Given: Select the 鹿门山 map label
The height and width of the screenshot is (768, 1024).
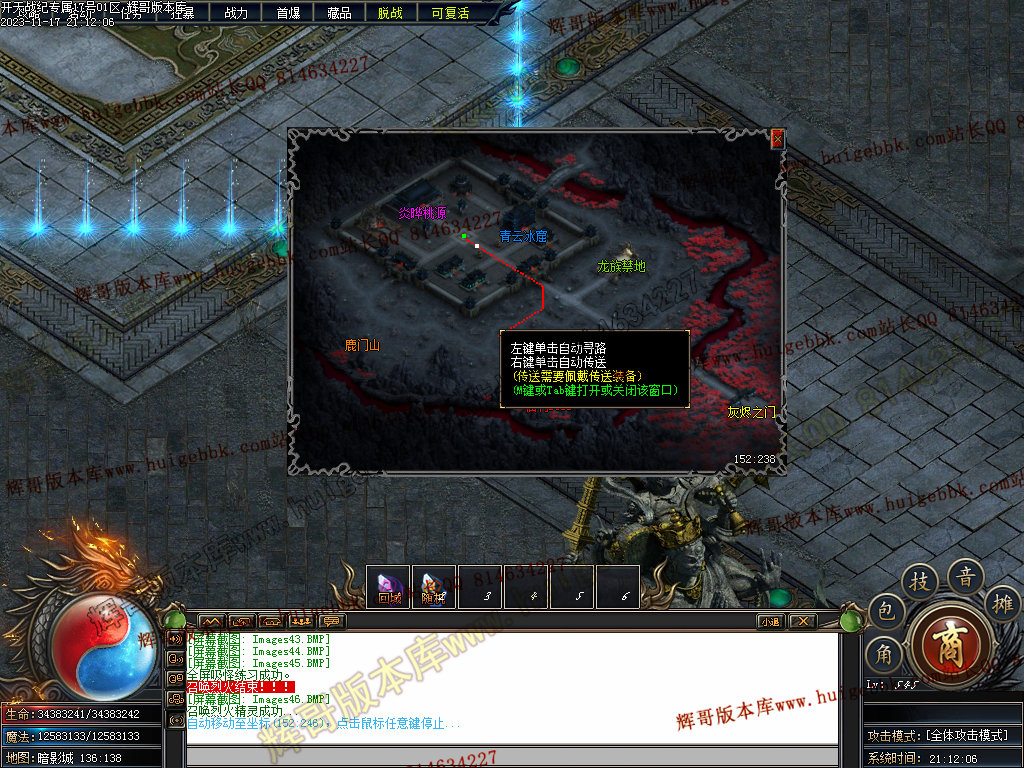Looking at the screenshot, I should point(362,346).
